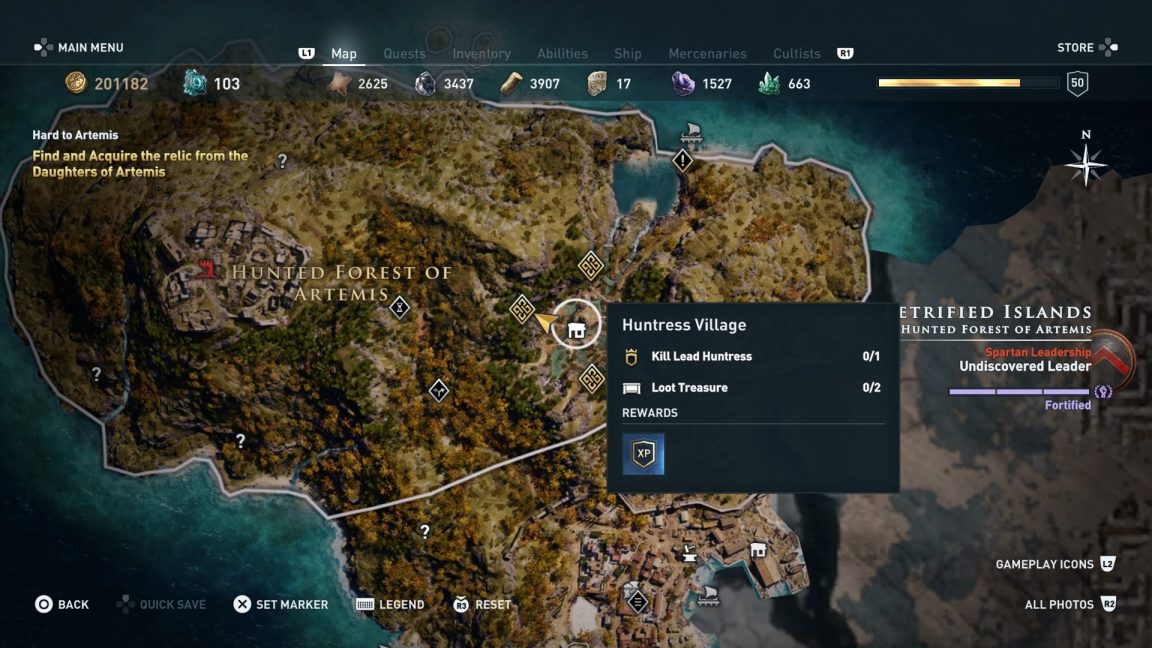Click the Spartan Leadership nation emblem
This screenshot has height=648, width=1152.
pyautogui.click(x=1112, y=358)
